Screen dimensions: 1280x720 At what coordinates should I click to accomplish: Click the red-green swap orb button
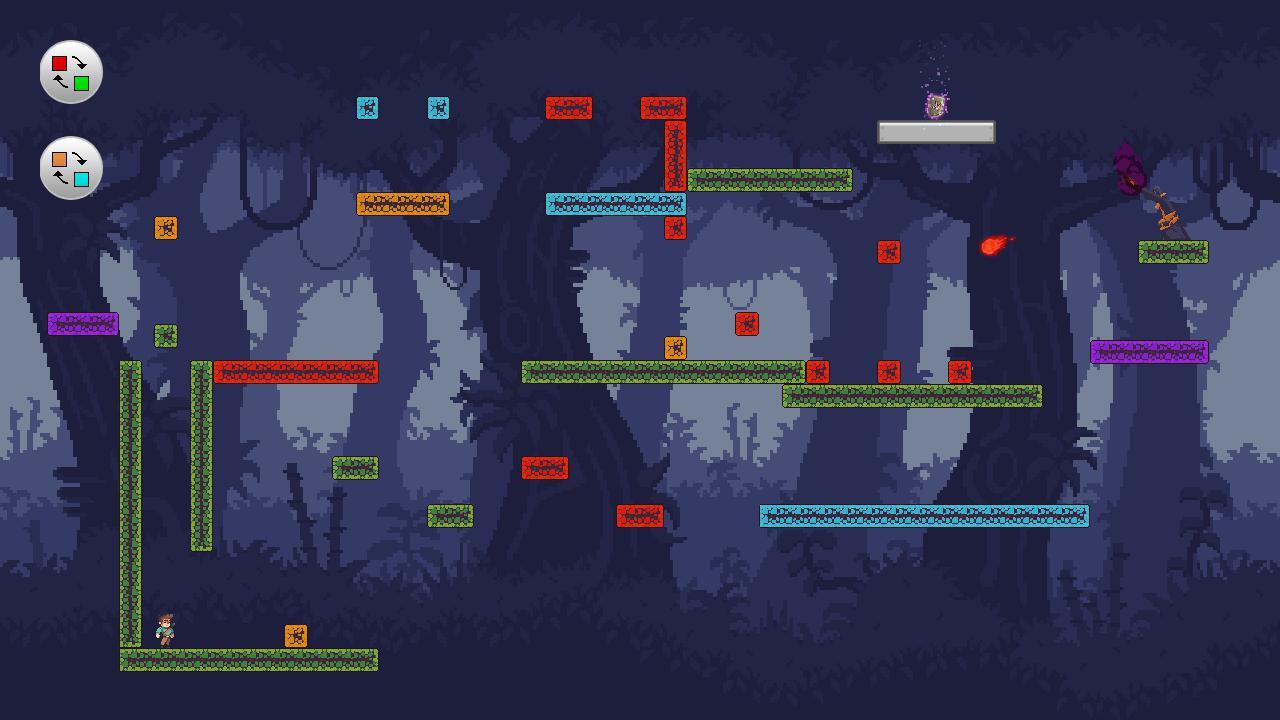coord(70,71)
